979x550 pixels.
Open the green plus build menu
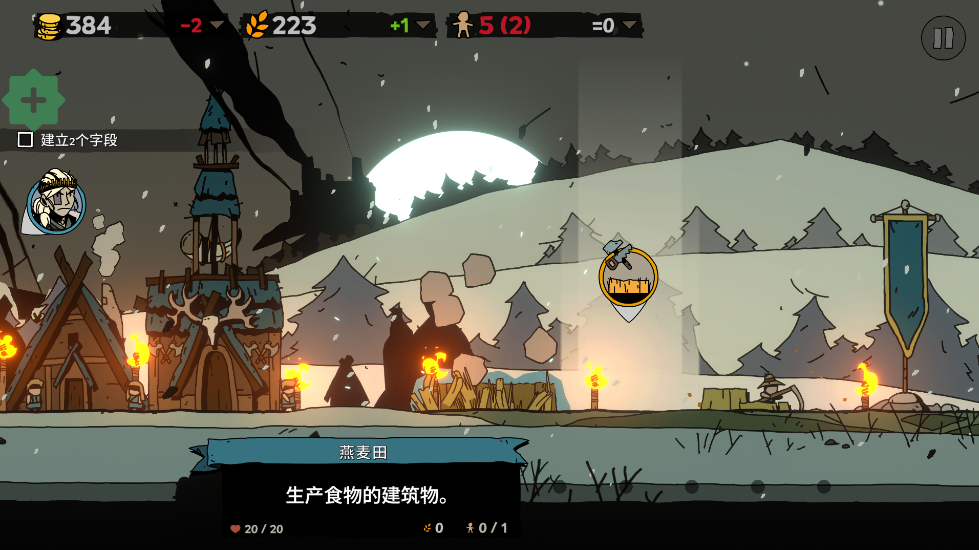pyautogui.click(x=34, y=100)
